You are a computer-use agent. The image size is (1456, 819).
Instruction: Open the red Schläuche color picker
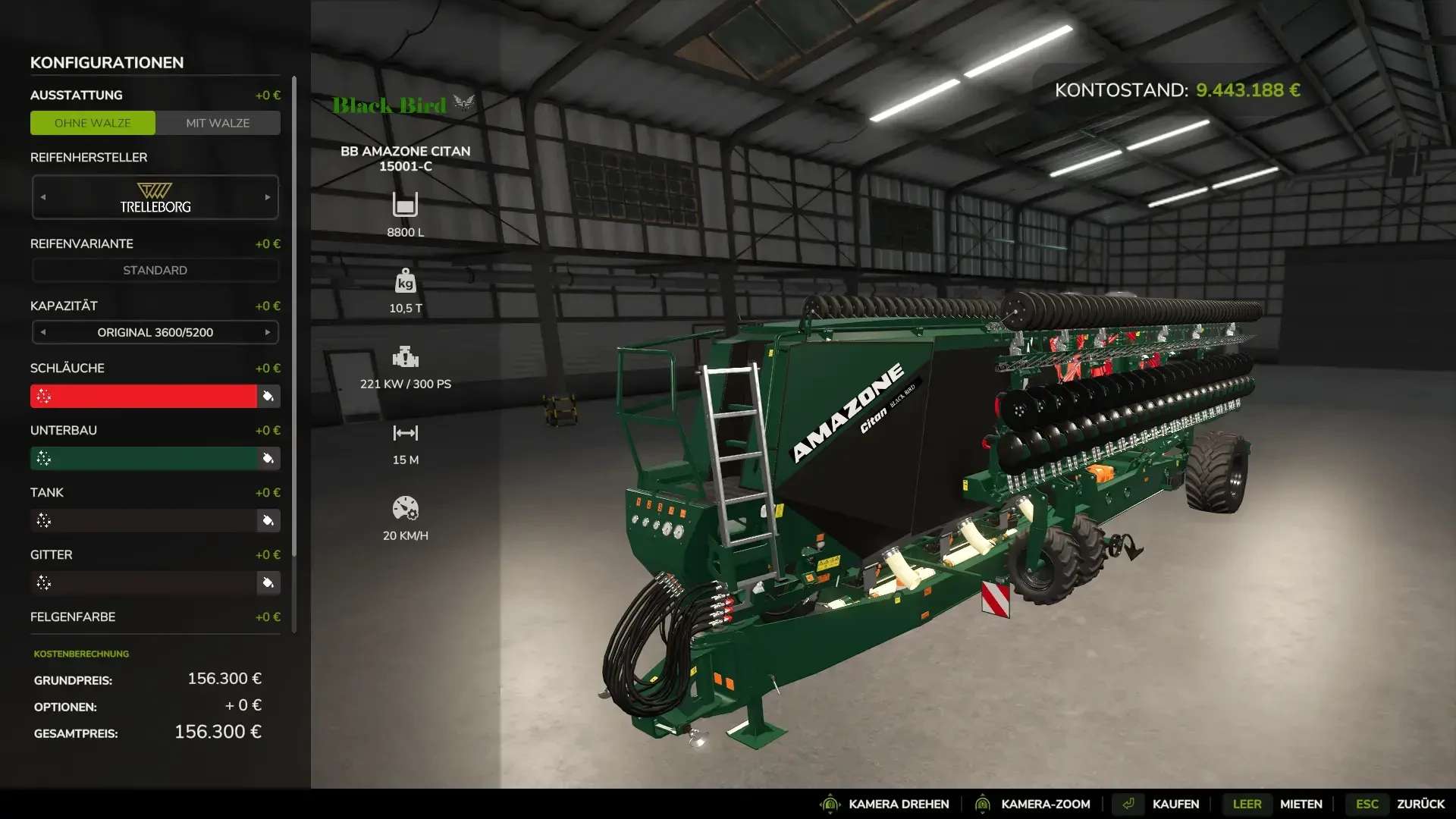pyautogui.click(x=144, y=396)
